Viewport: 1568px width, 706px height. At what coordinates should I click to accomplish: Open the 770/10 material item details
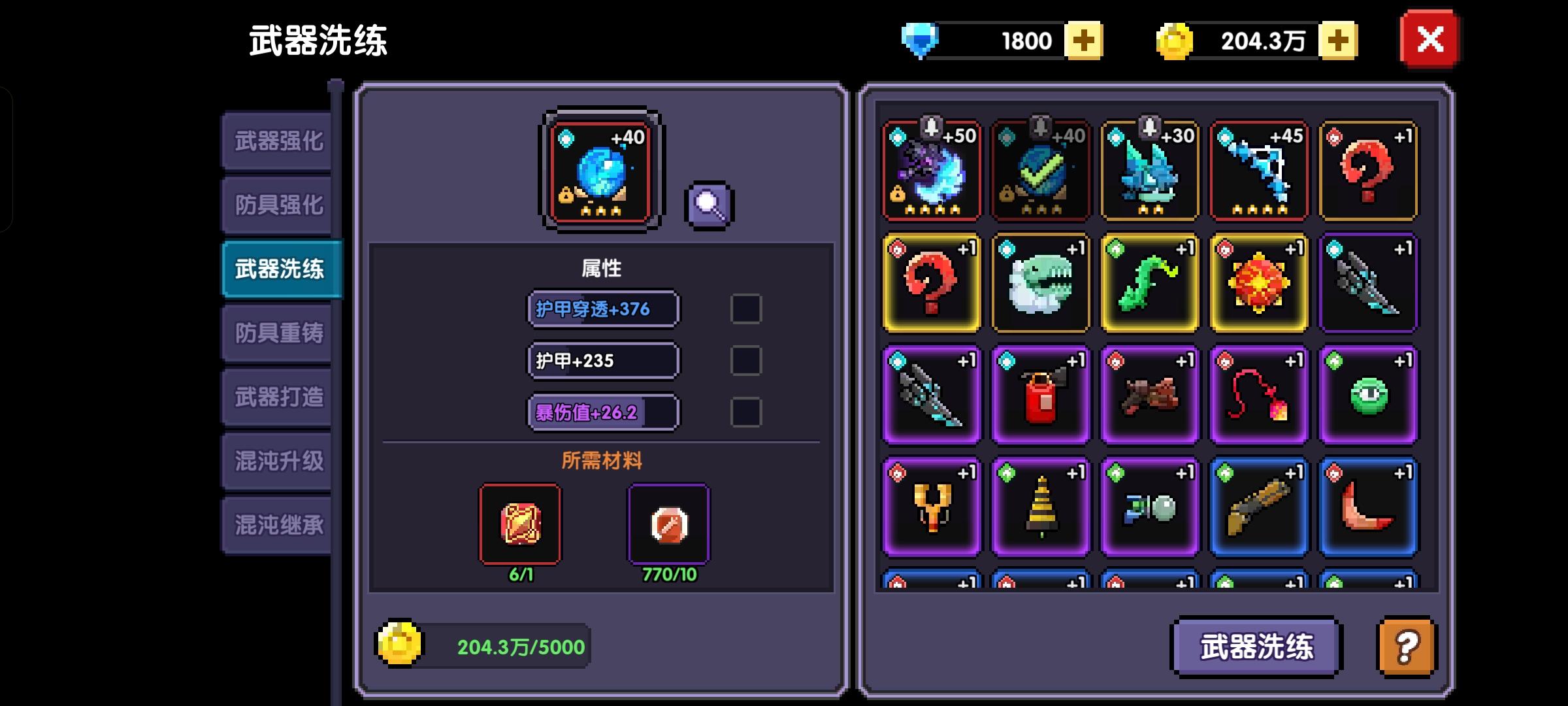(668, 523)
